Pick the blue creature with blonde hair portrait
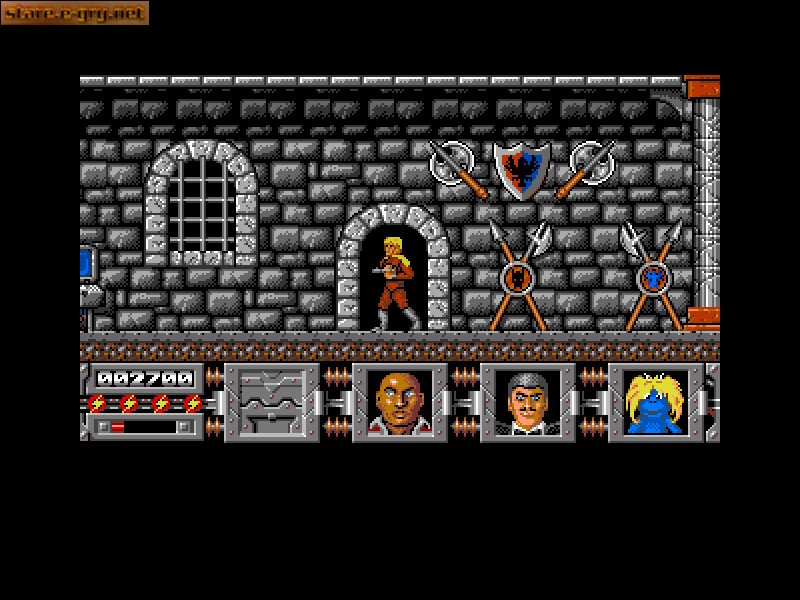The image size is (800, 600). pyautogui.click(x=656, y=402)
